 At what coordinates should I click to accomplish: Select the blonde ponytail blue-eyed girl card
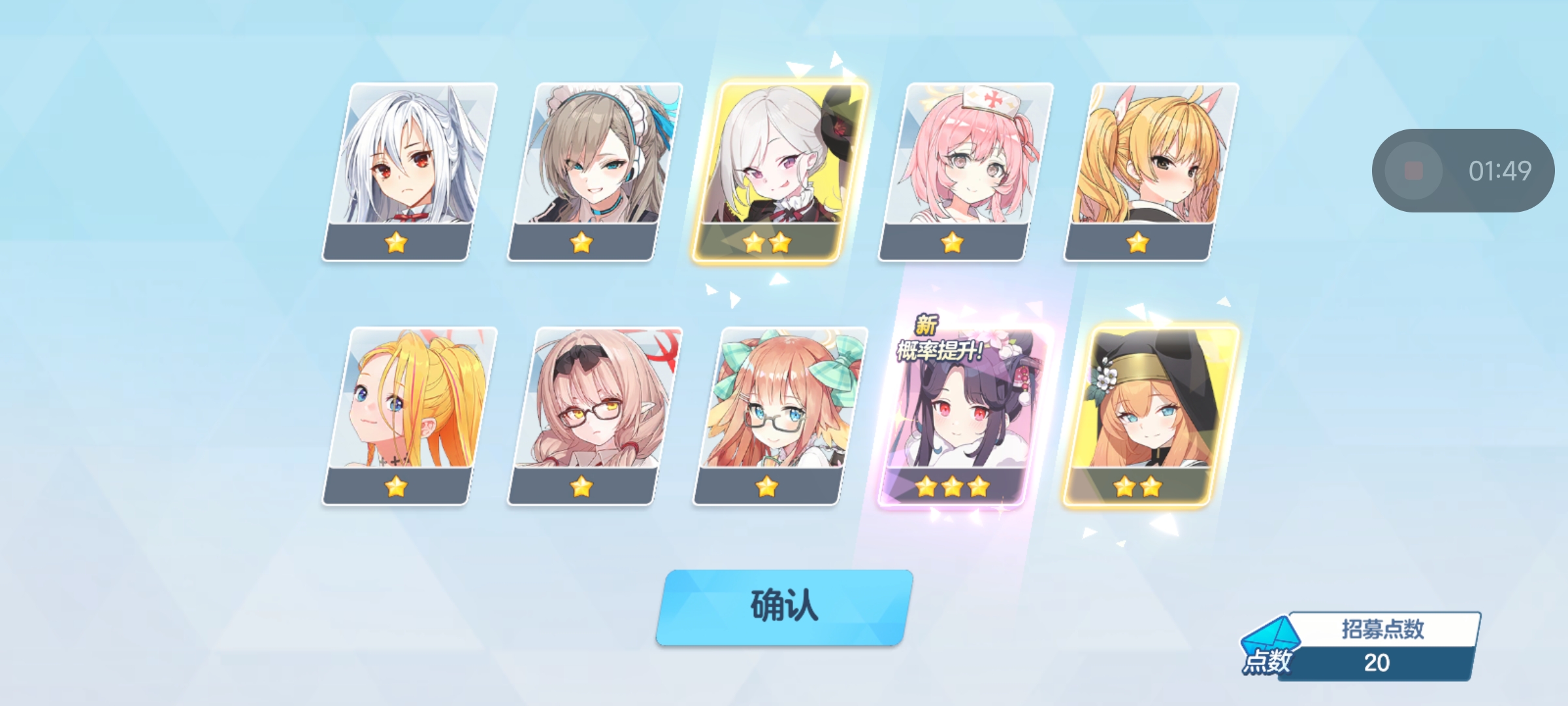409,416
